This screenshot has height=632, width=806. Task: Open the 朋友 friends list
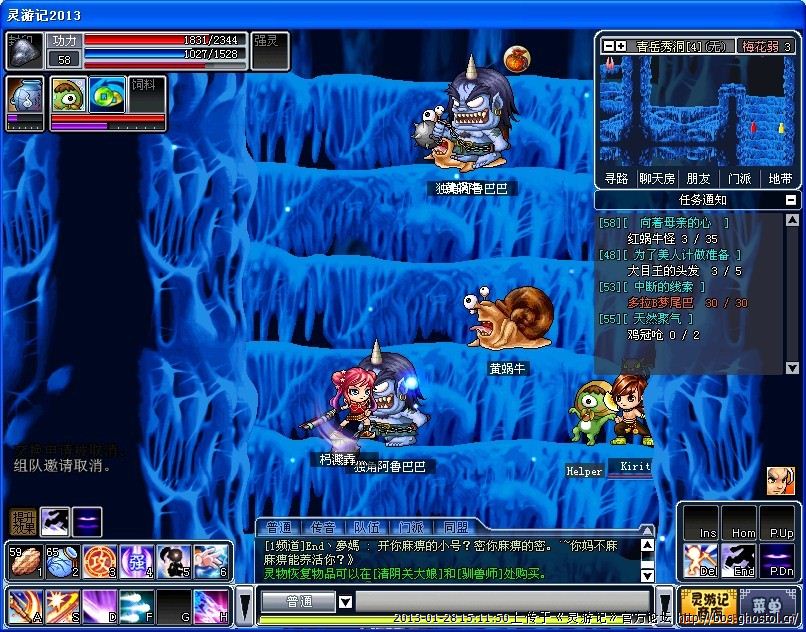coord(698,179)
